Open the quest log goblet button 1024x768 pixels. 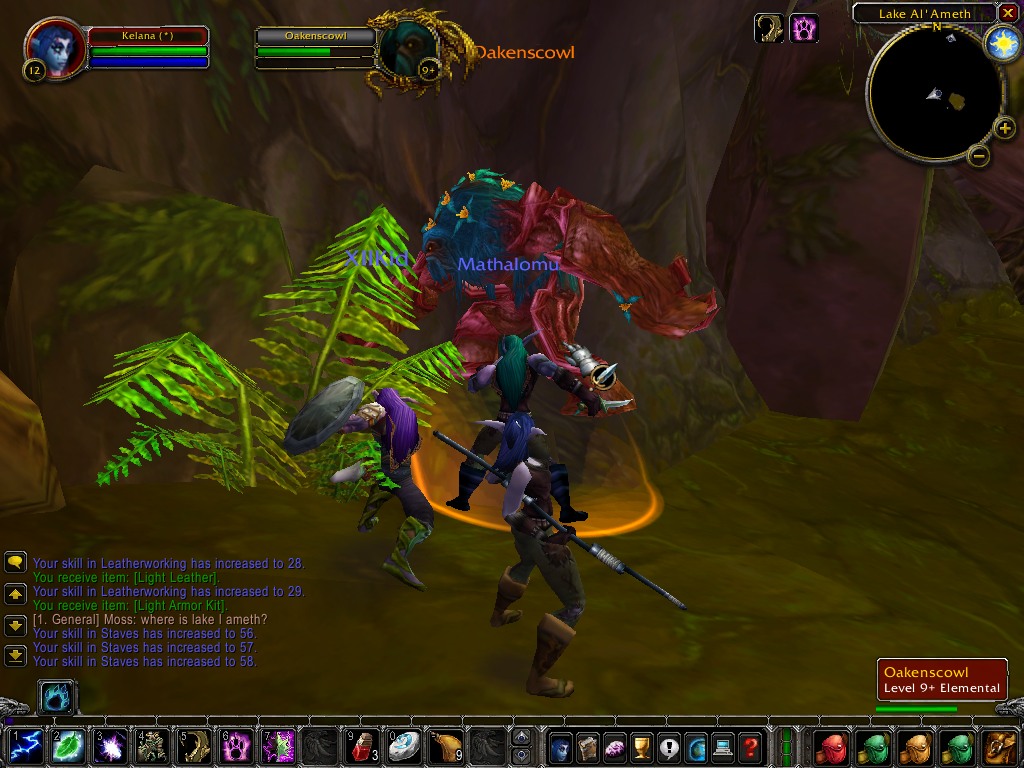[642, 746]
